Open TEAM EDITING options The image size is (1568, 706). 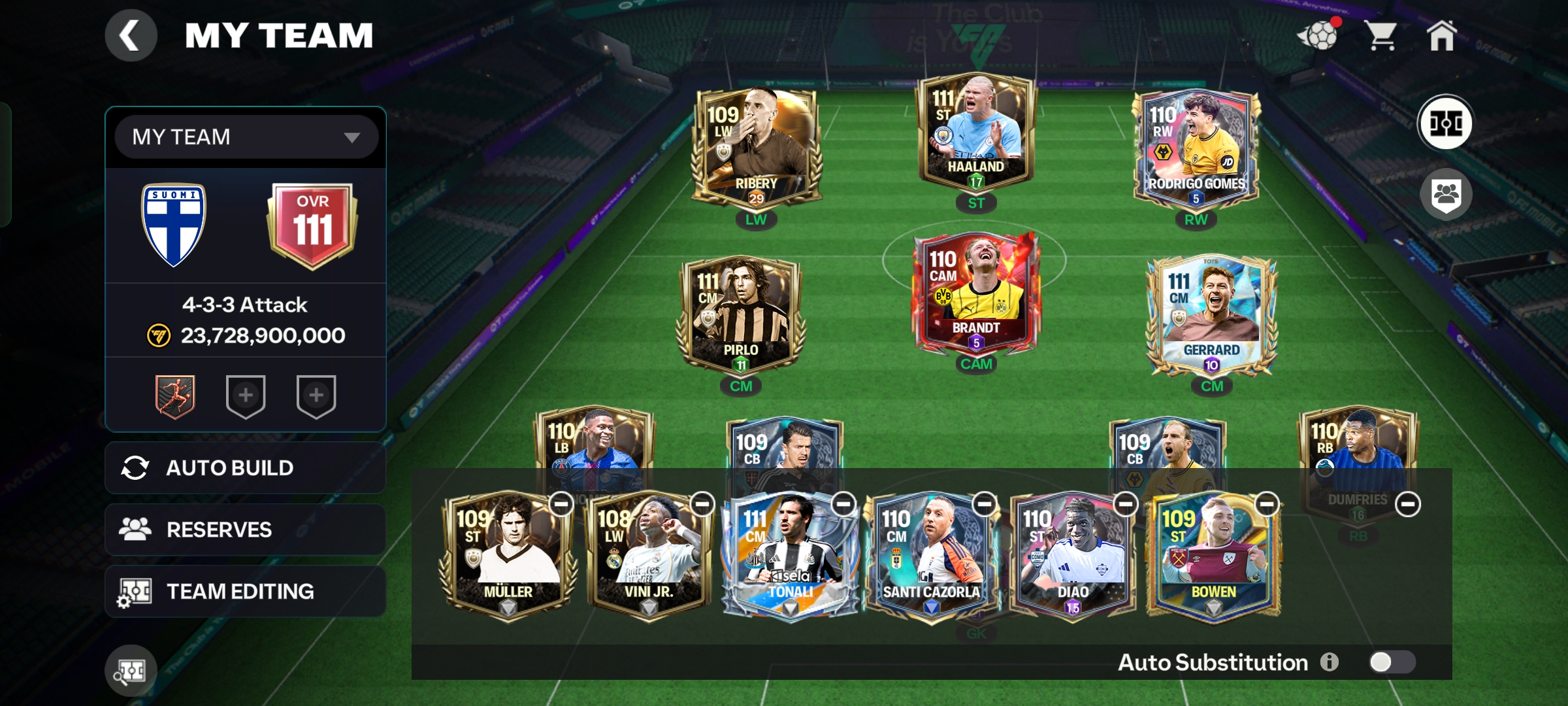pyautogui.click(x=245, y=592)
